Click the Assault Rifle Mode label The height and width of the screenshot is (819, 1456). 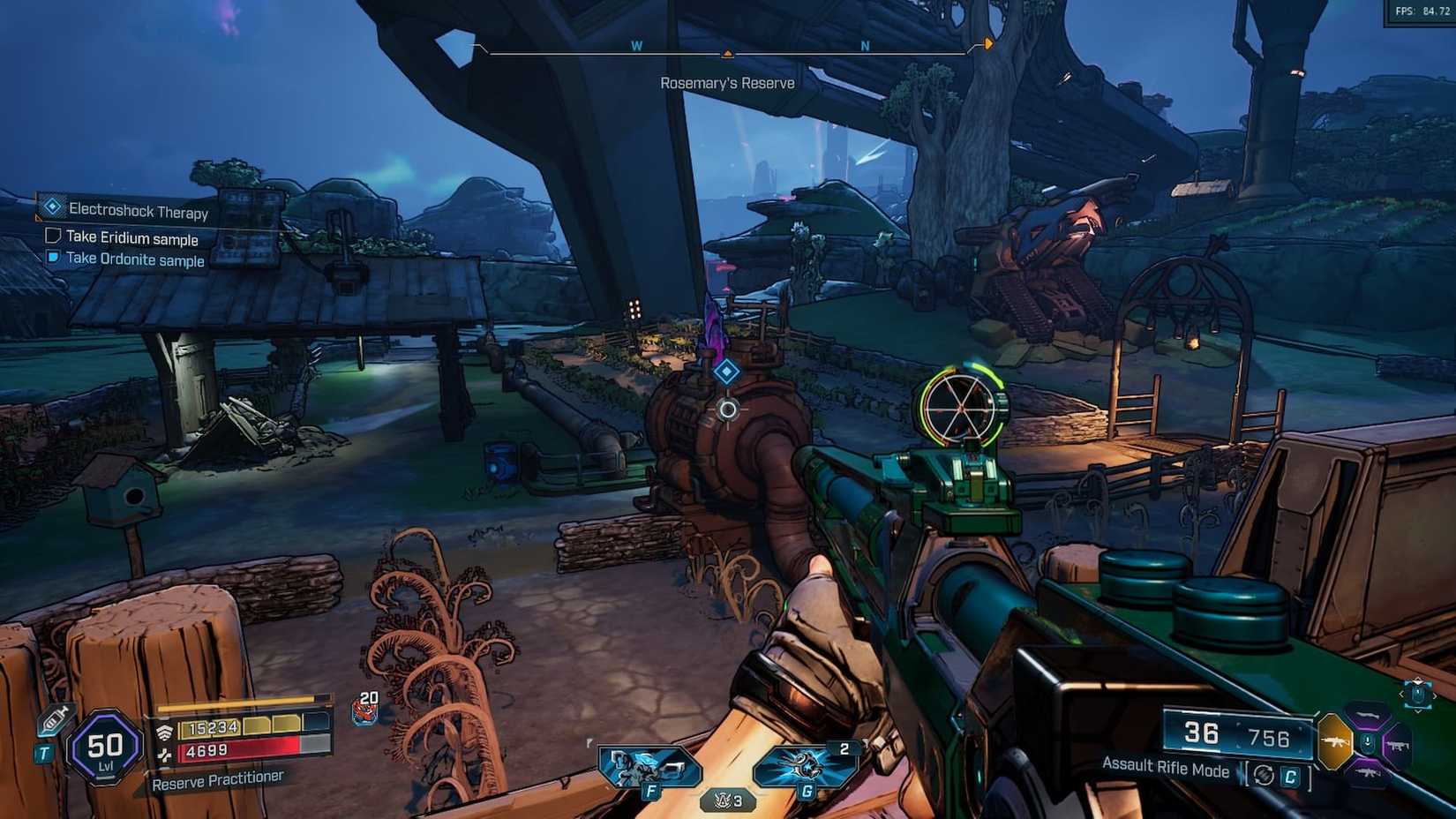coord(1166,769)
